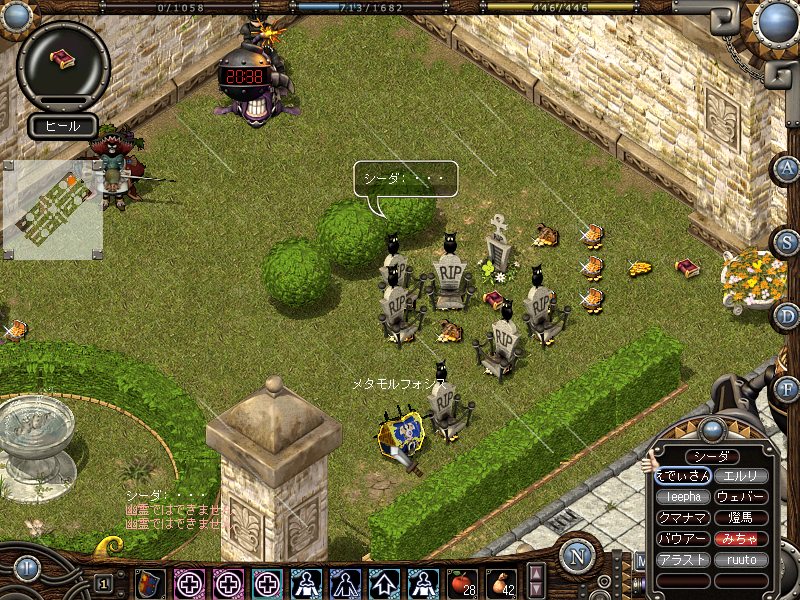The image size is (800, 600).
Task: Click the hotbar page number 1 button
Action: pos(104,583)
